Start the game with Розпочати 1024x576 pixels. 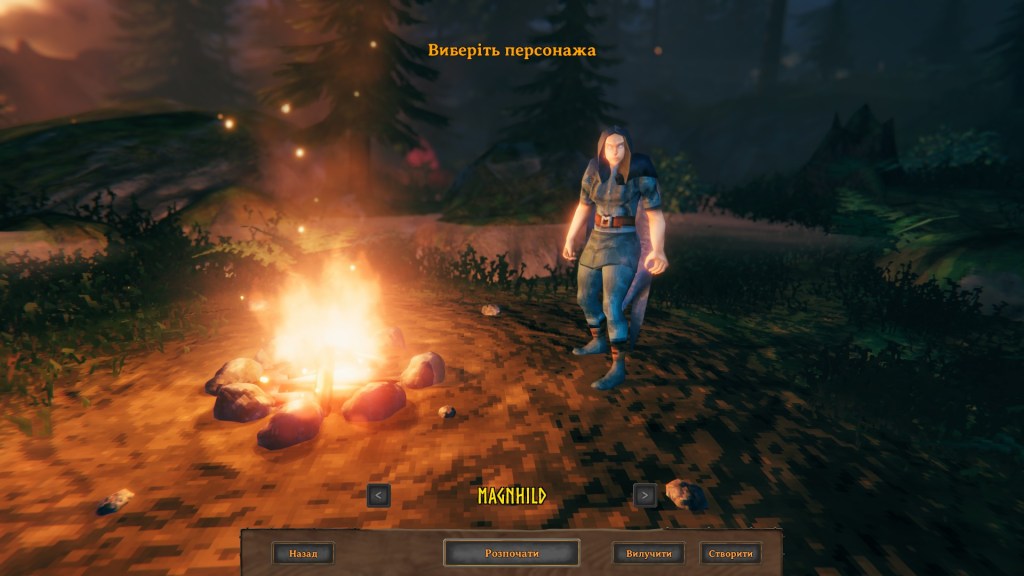click(511, 553)
